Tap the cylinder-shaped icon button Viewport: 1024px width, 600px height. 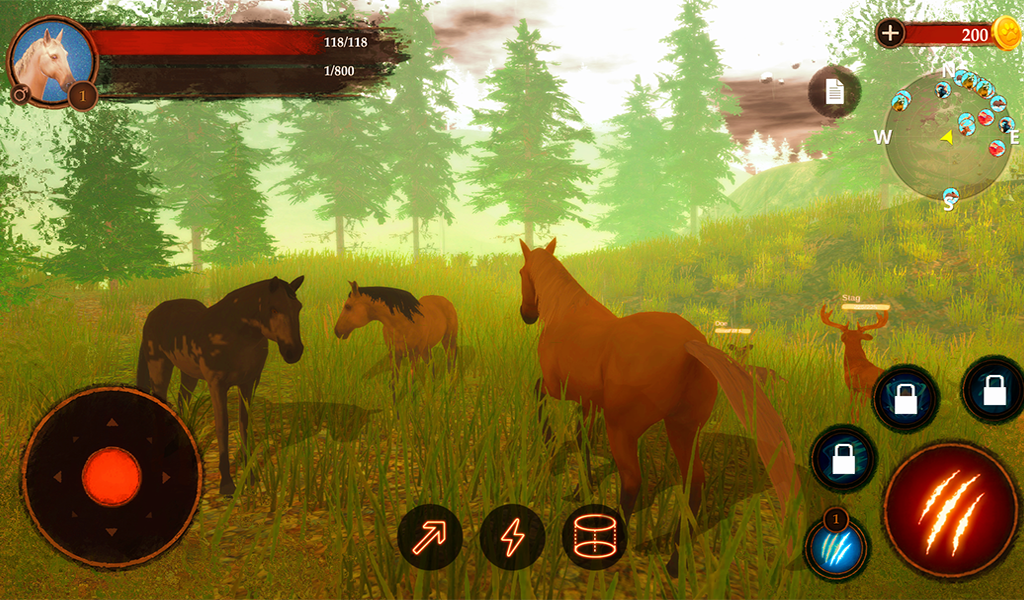click(594, 537)
